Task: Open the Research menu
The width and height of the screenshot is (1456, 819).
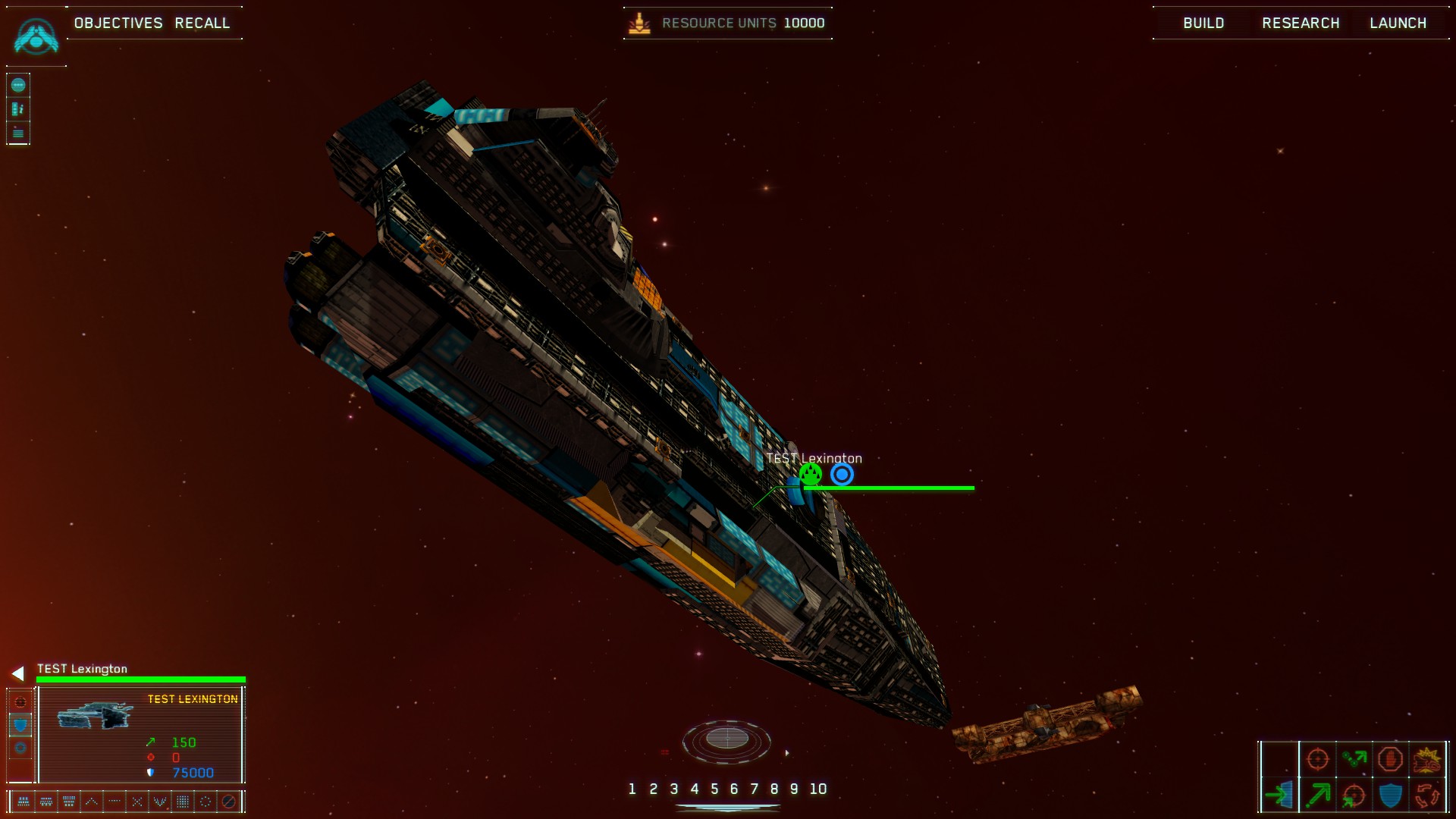Action: (1301, 23)
